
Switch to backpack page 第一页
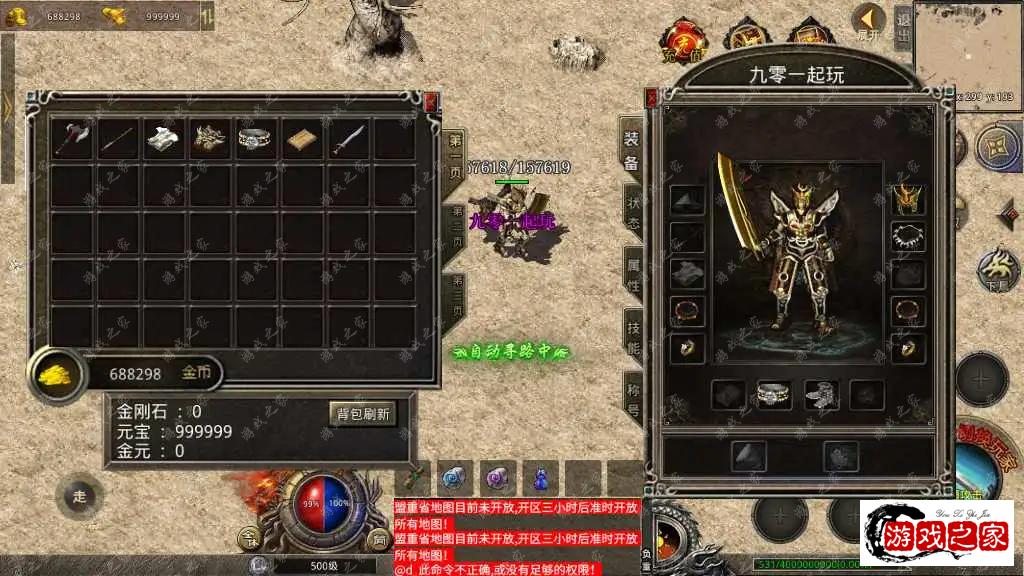coord(455,154)
